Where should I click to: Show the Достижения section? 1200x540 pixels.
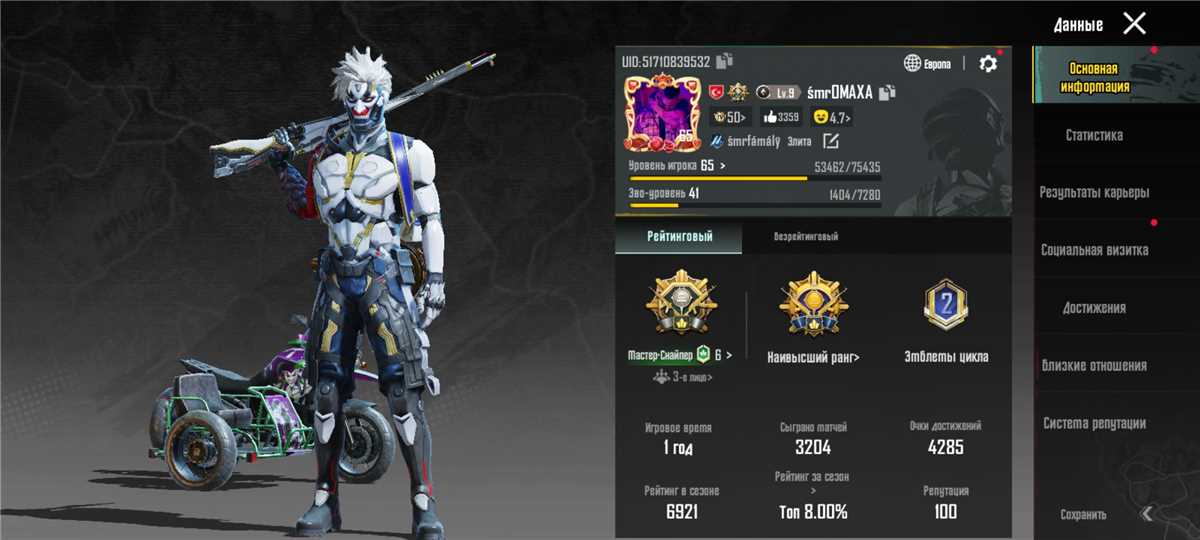click(x=1094, y=308)
